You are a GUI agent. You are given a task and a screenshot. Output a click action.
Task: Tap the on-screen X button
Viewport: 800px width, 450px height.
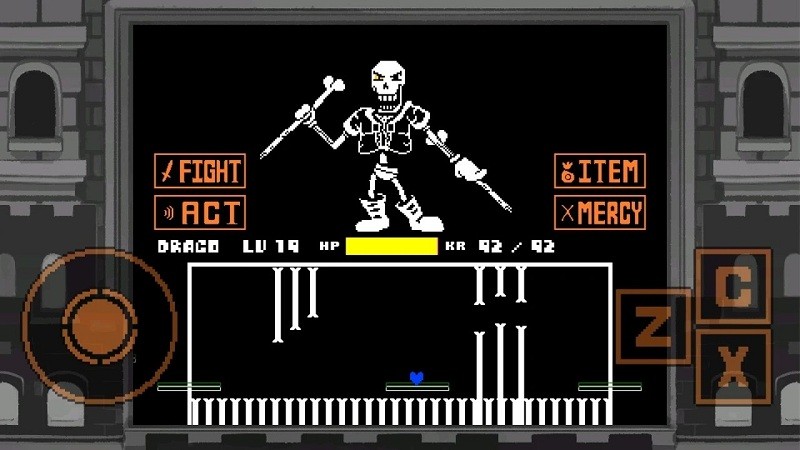[733, 367]
